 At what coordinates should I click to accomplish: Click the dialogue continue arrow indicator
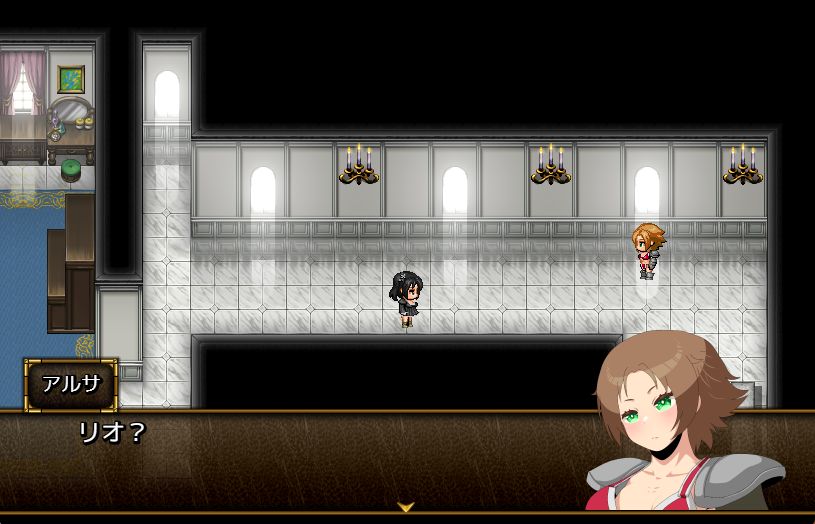[406, 508]
